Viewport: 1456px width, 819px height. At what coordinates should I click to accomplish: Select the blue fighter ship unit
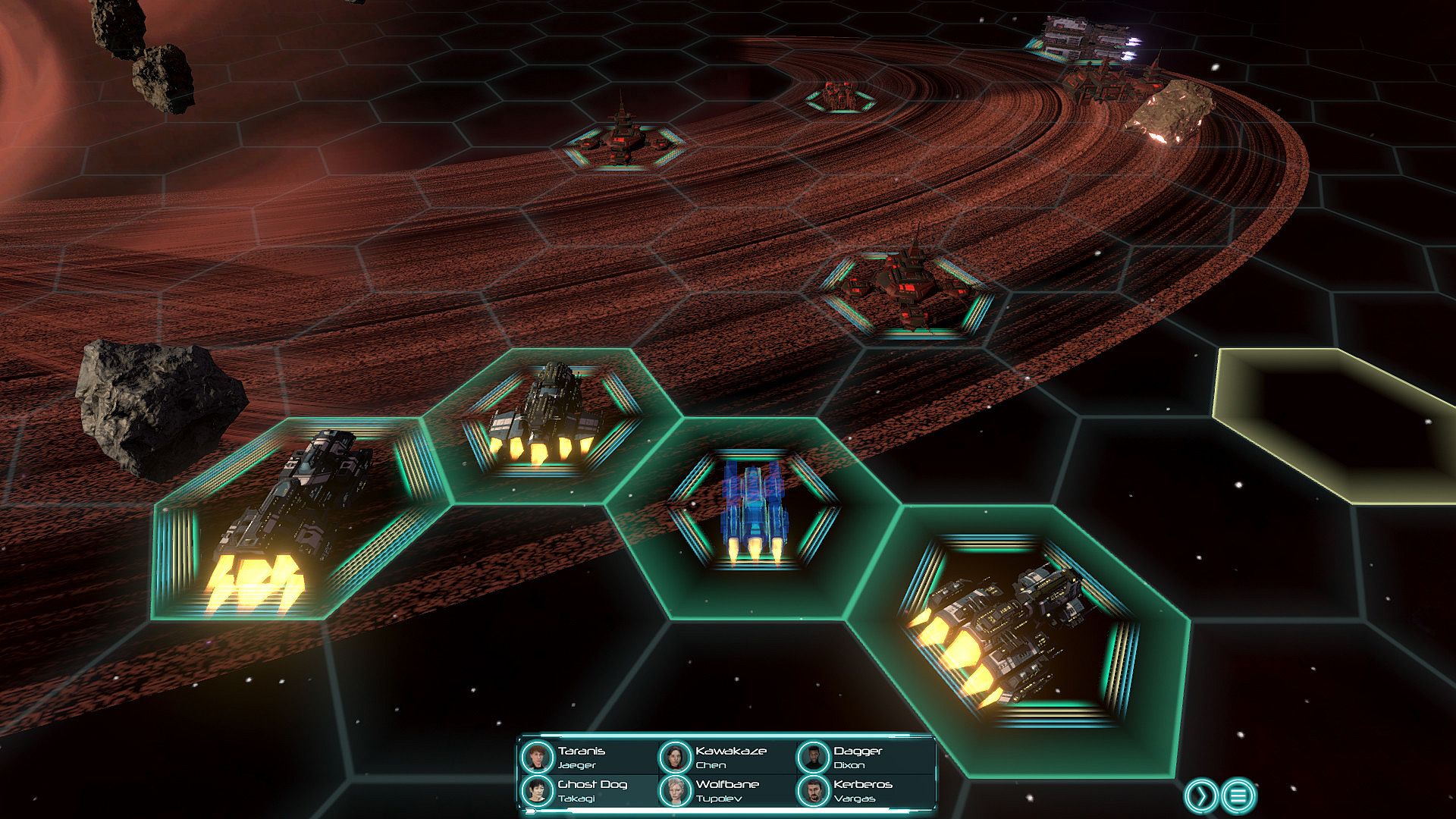(x=752, y=510)
